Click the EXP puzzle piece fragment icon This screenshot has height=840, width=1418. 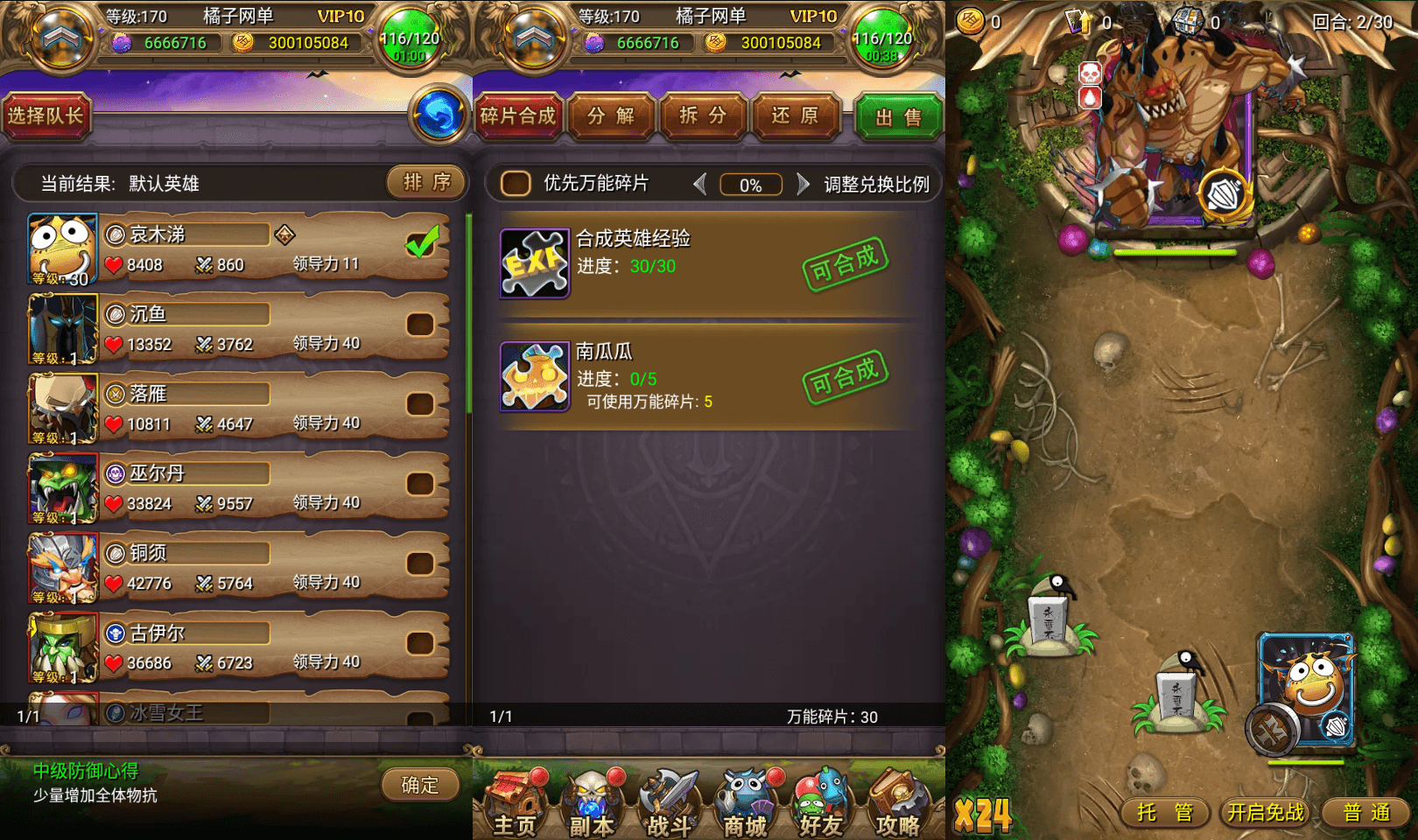tap(534, 261)
